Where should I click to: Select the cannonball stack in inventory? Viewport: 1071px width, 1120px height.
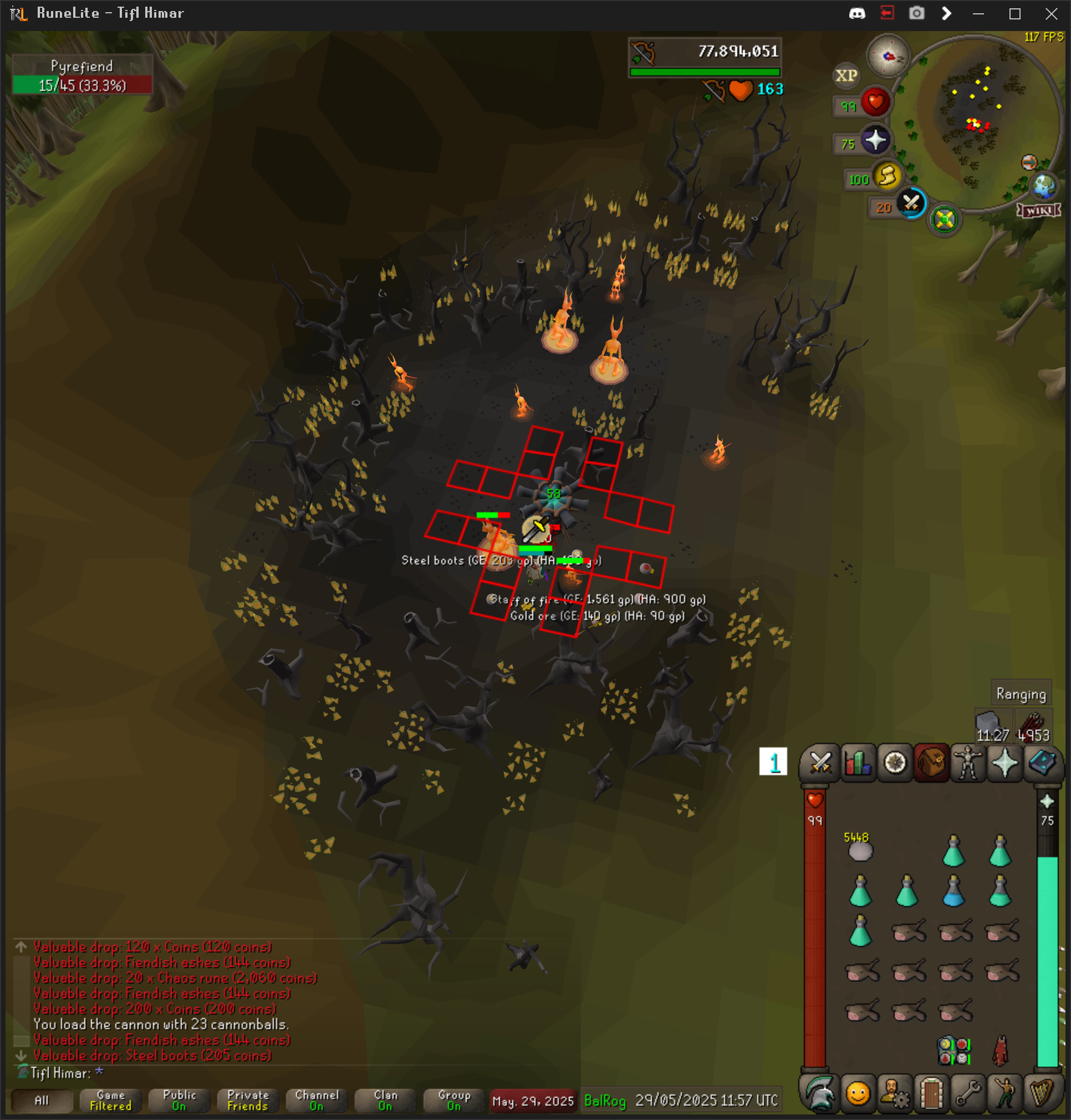tap(860, 851)
